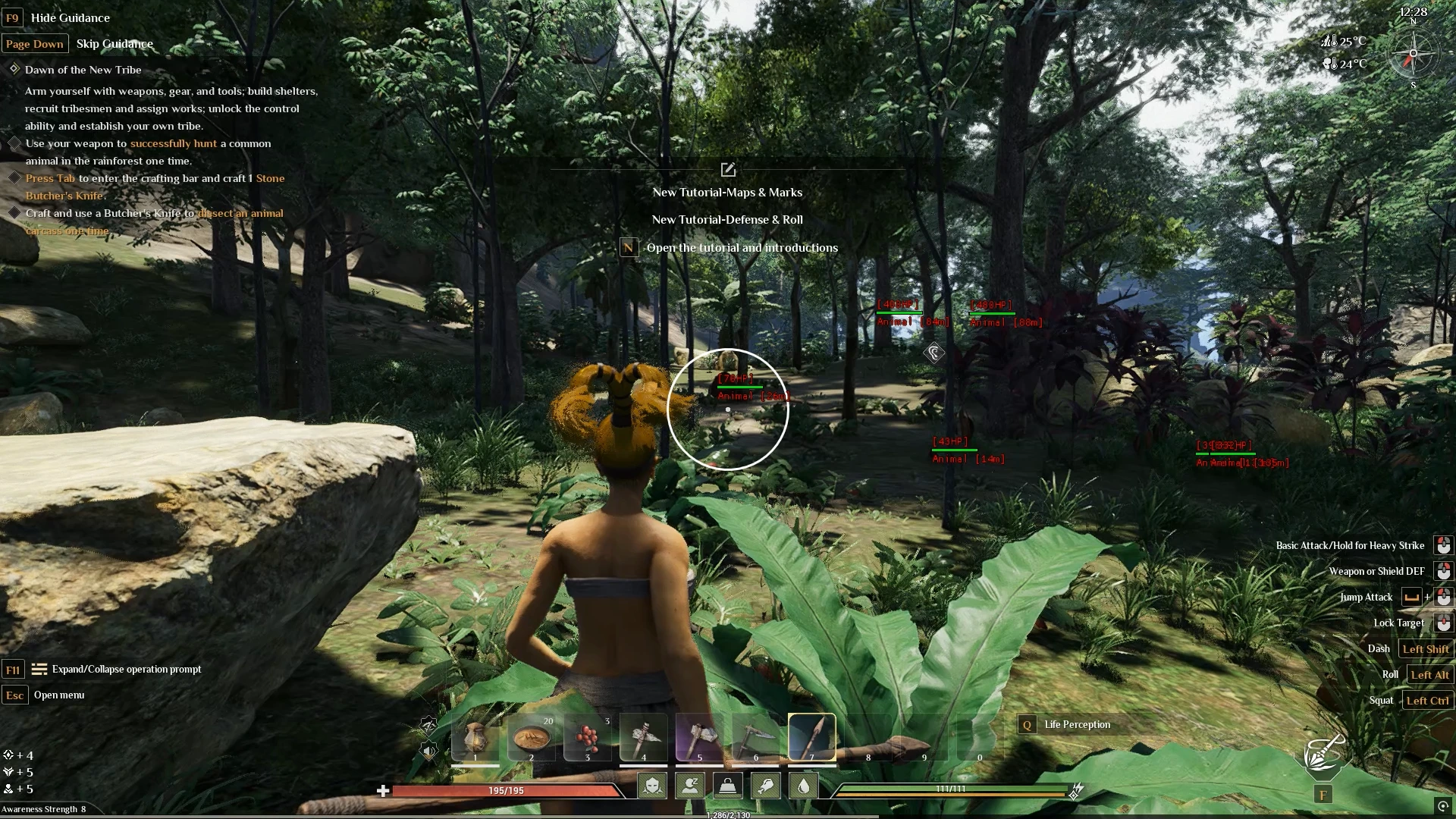Open New Tutorial-Defense & Roll
Image resolution: width=1456 pixels, height=819 pixels.
727,219
